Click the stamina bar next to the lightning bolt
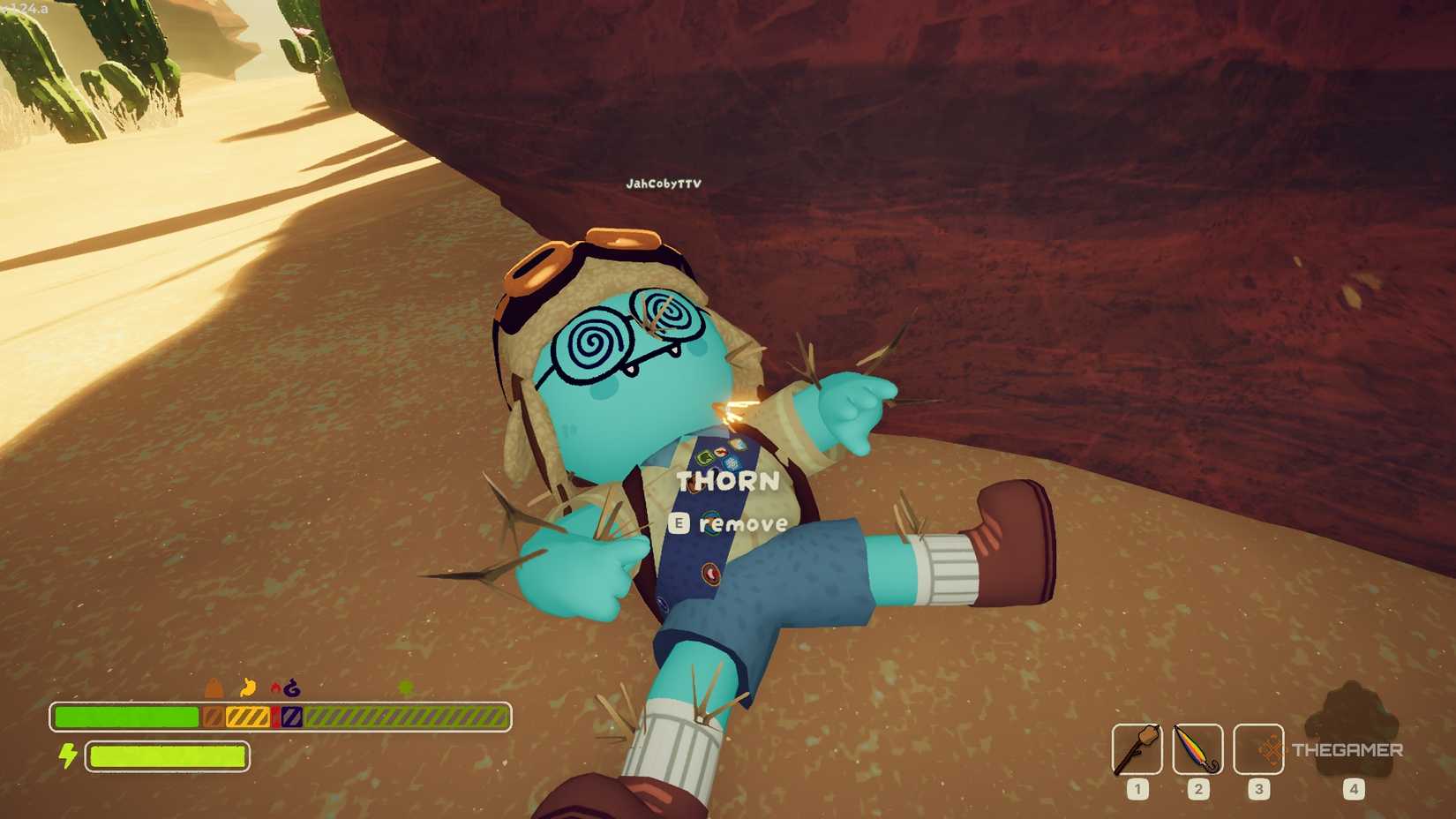 (x=168, y=756)
